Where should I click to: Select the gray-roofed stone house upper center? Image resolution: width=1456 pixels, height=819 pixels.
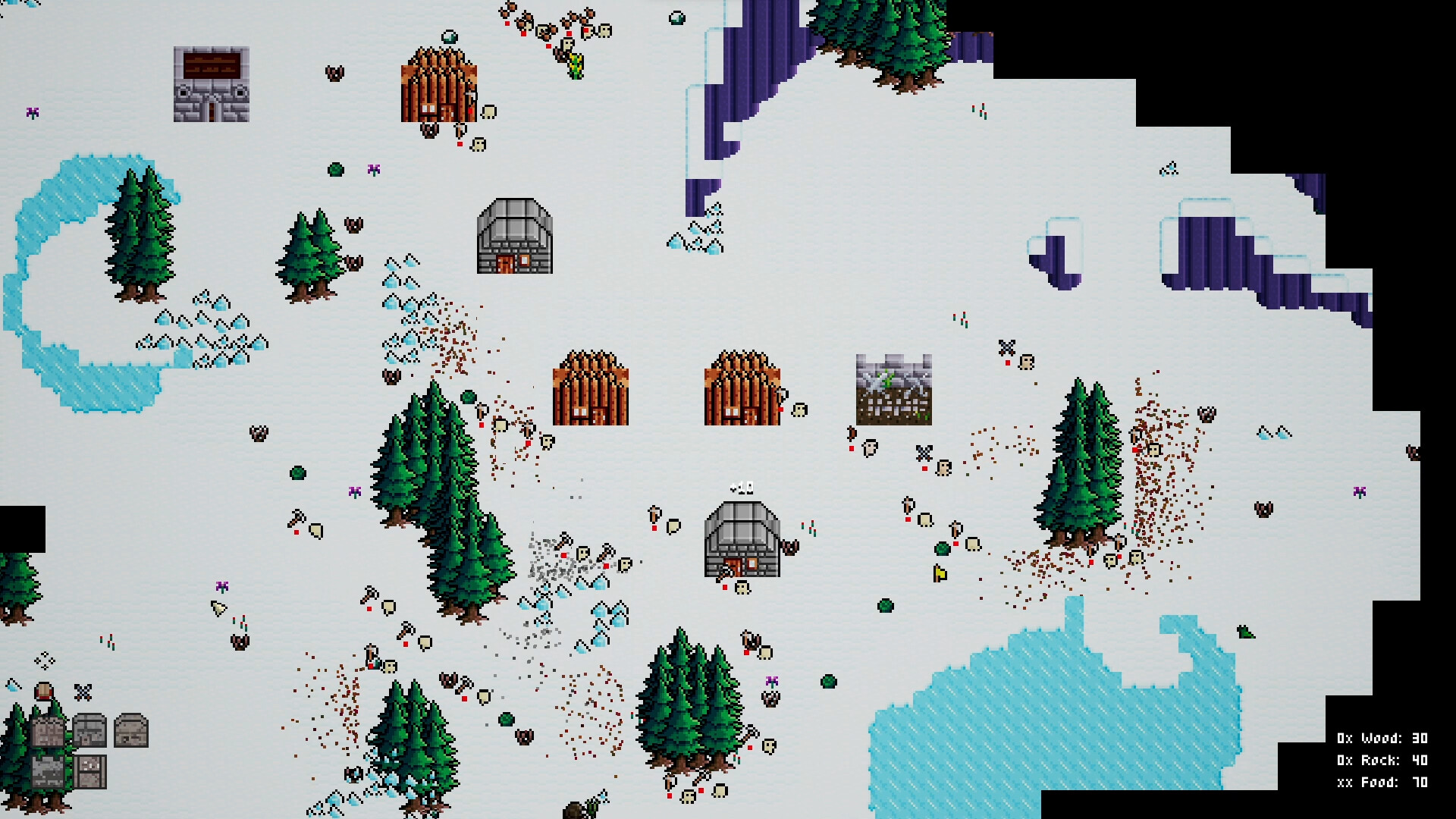pos(514,235)
